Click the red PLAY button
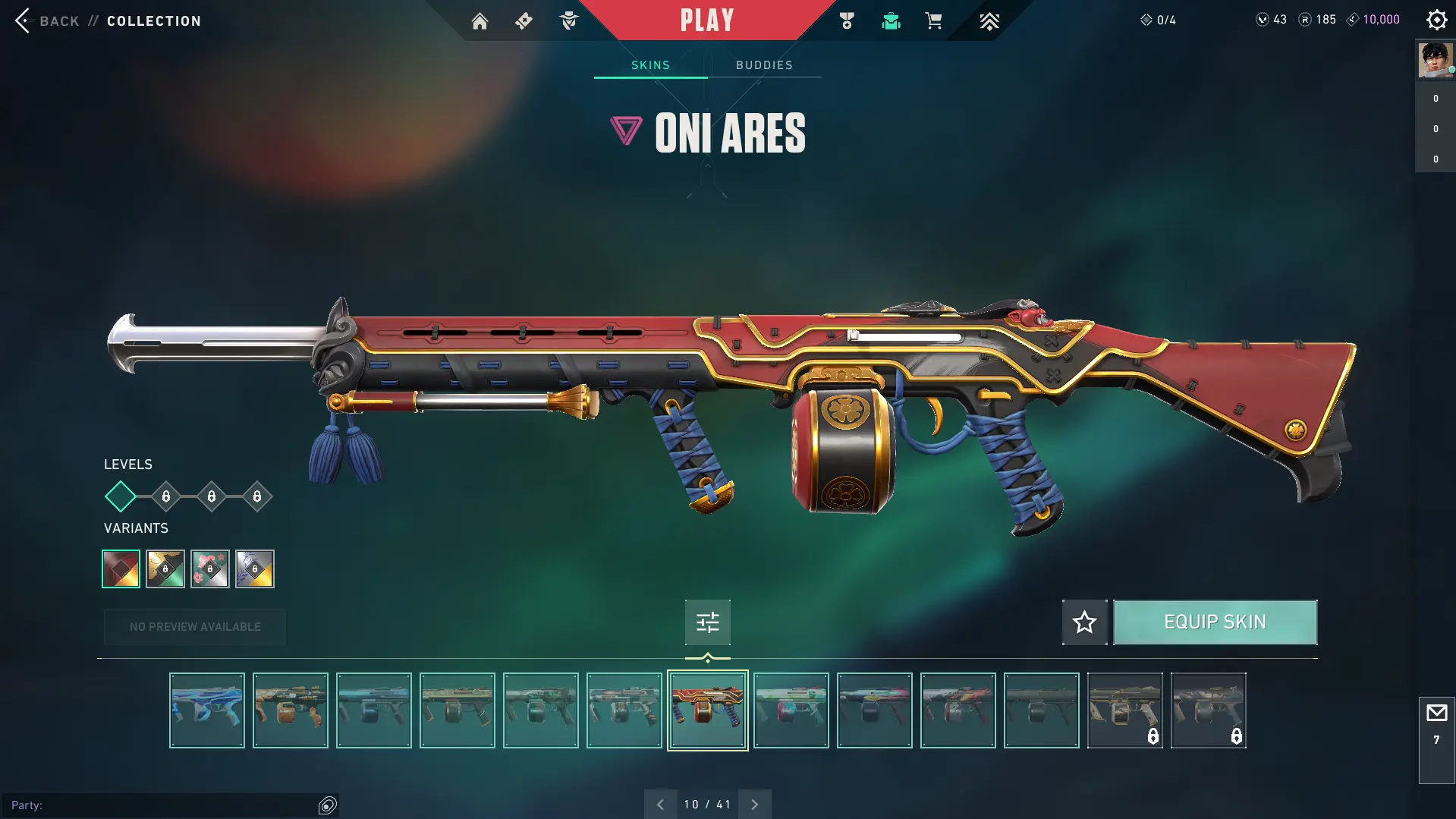This screenshot has height=819, width=1456. pyautogui.click(x=706, y=20)
